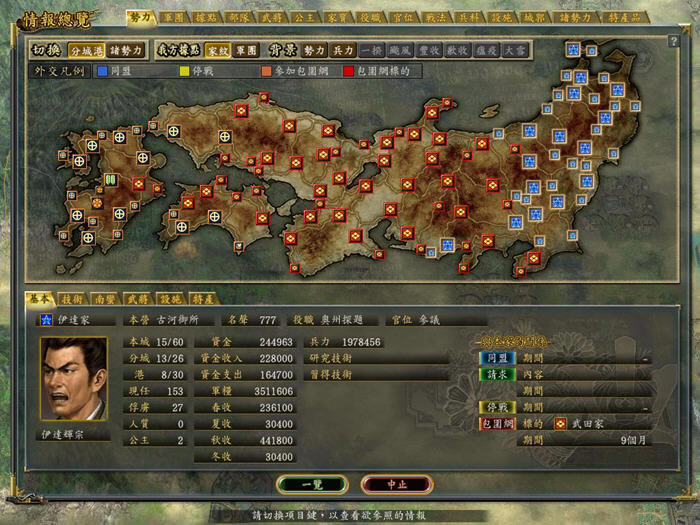
Task: Select 伊達輝宗's portrait
Action: pos(73,378)
